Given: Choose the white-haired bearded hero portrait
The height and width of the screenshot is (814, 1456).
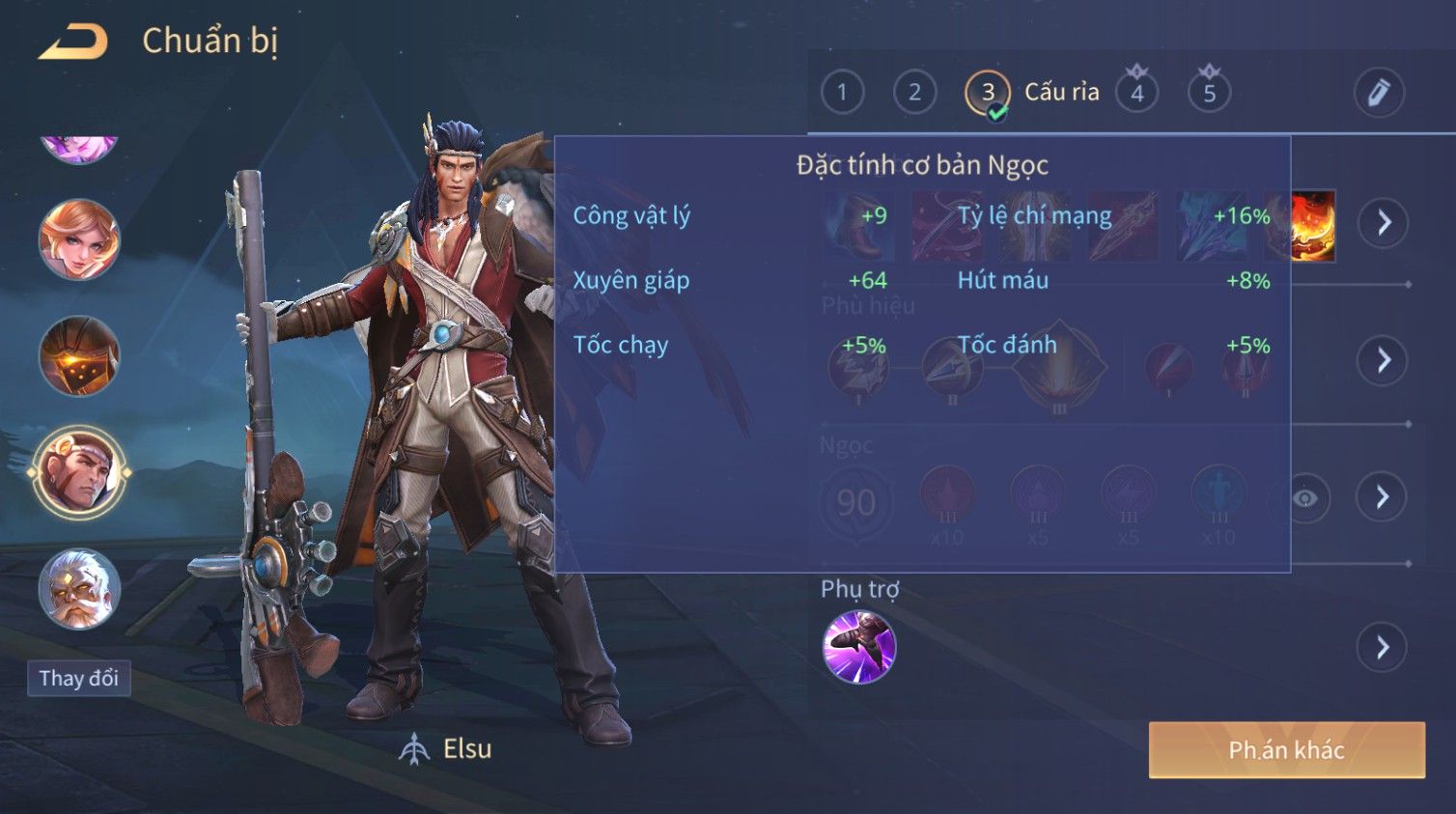Looking at the screenshot, I should coord(79,589).
